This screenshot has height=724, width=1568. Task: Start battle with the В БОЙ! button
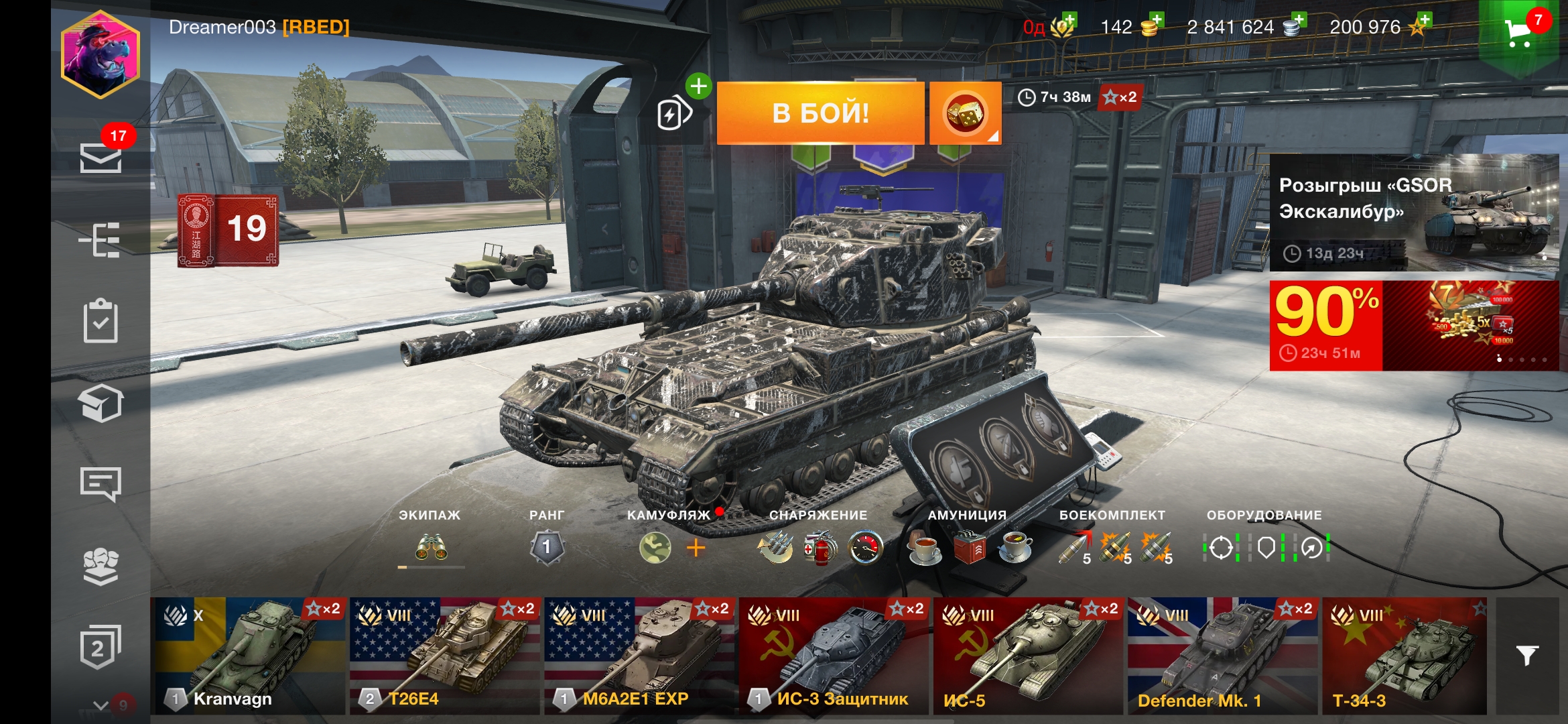click(820, 113)
